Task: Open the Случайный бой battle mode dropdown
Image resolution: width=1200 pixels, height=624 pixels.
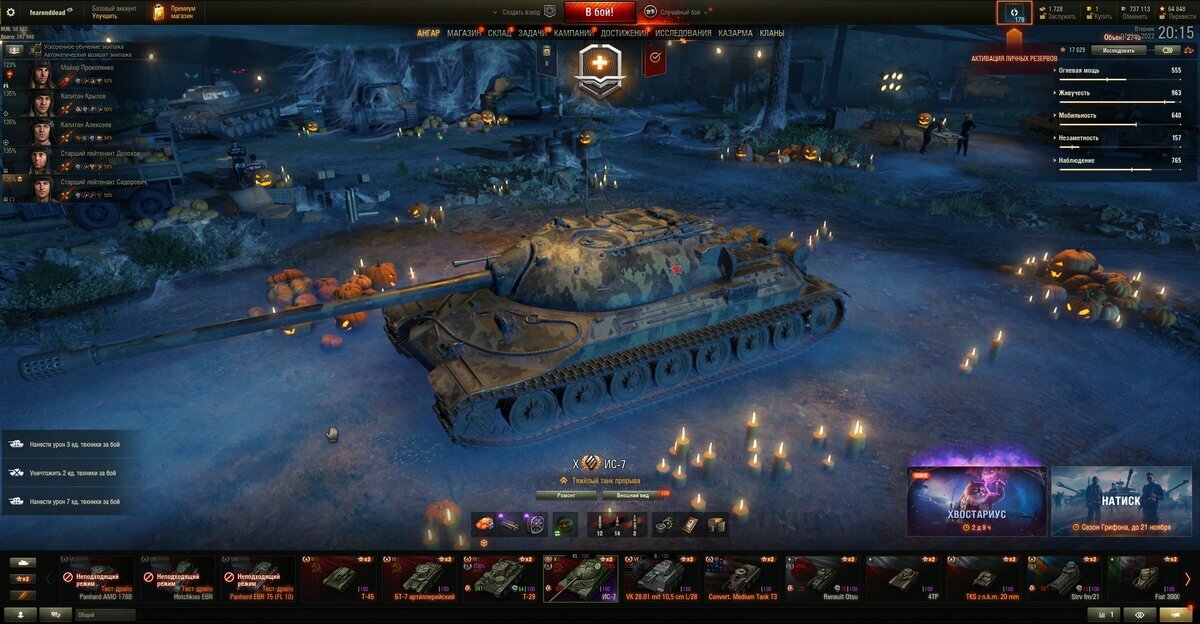Action: tap(680, 12)
